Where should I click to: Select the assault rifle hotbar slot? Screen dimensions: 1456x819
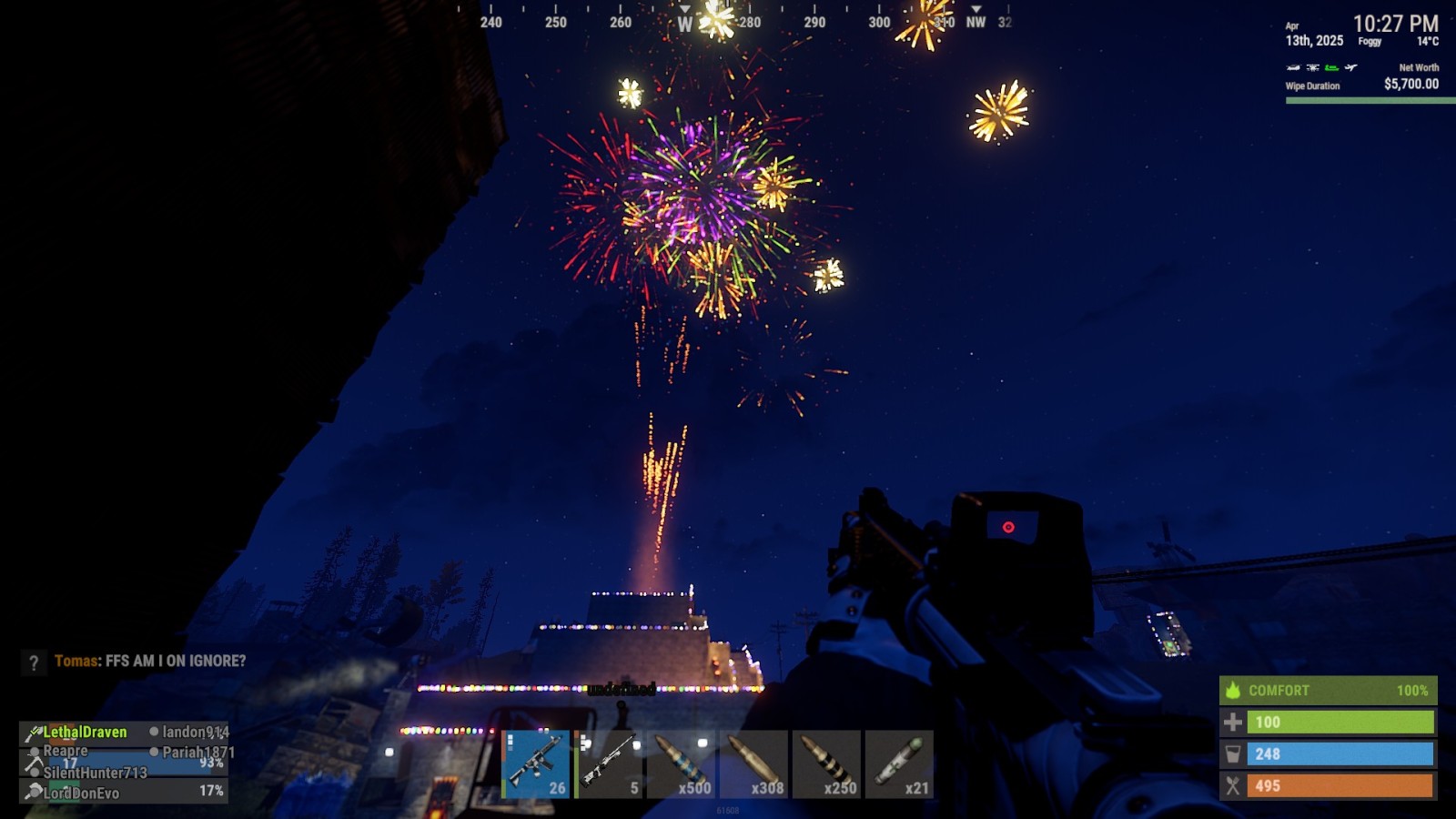click(536, 764)
